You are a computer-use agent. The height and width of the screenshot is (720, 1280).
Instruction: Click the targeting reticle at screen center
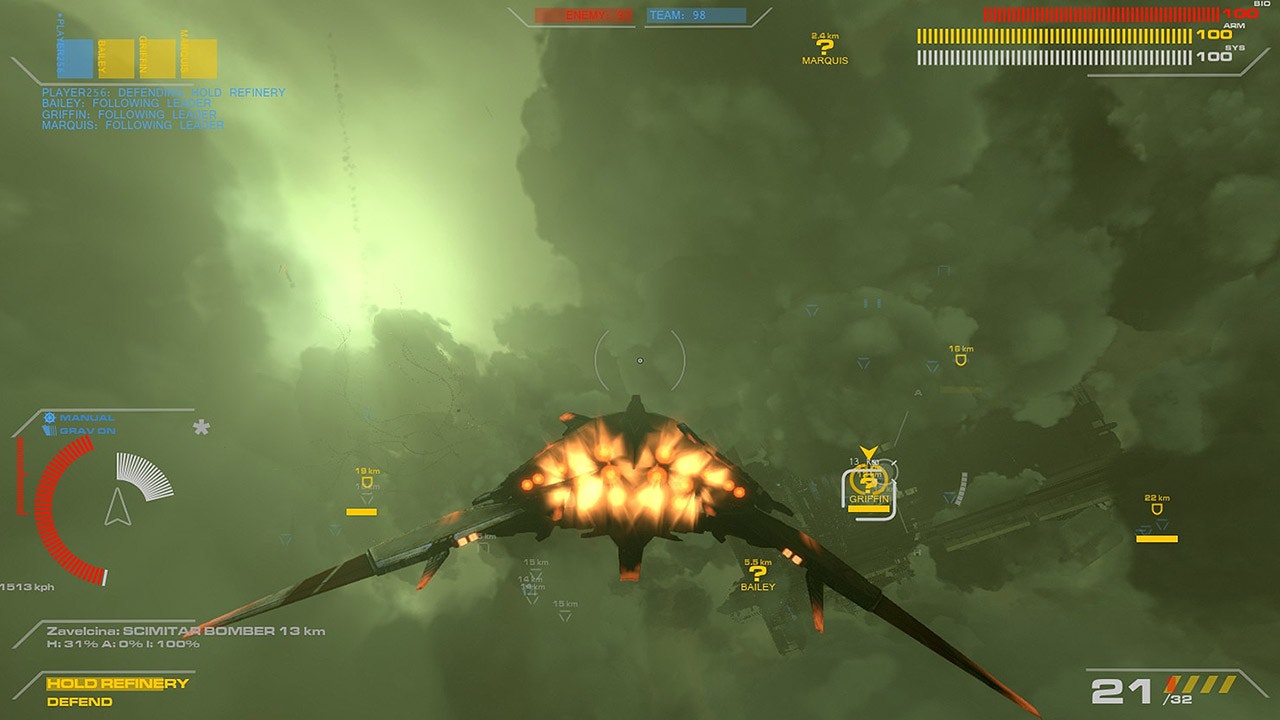coord(640,360)
